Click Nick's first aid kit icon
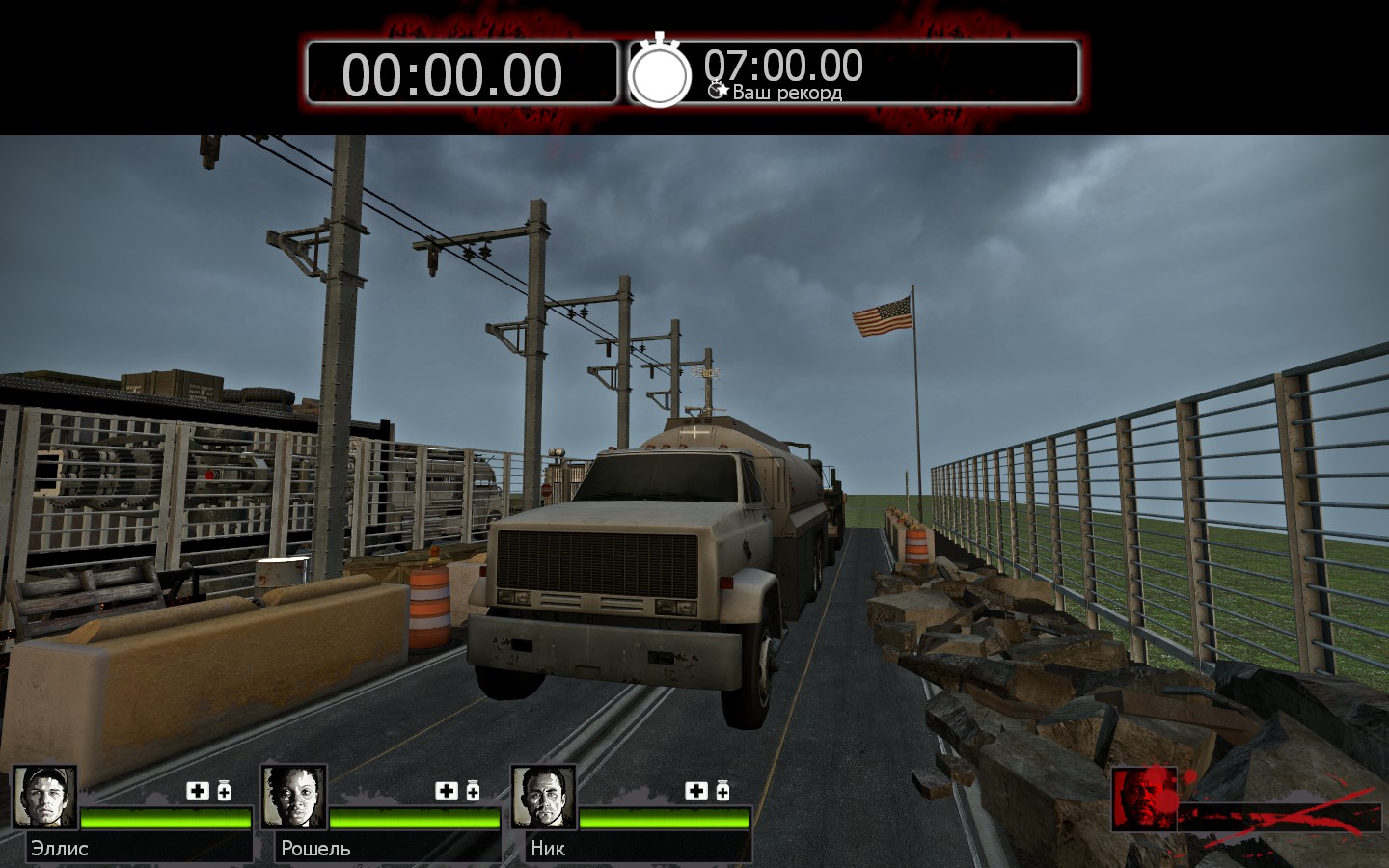 pos(696,791)
